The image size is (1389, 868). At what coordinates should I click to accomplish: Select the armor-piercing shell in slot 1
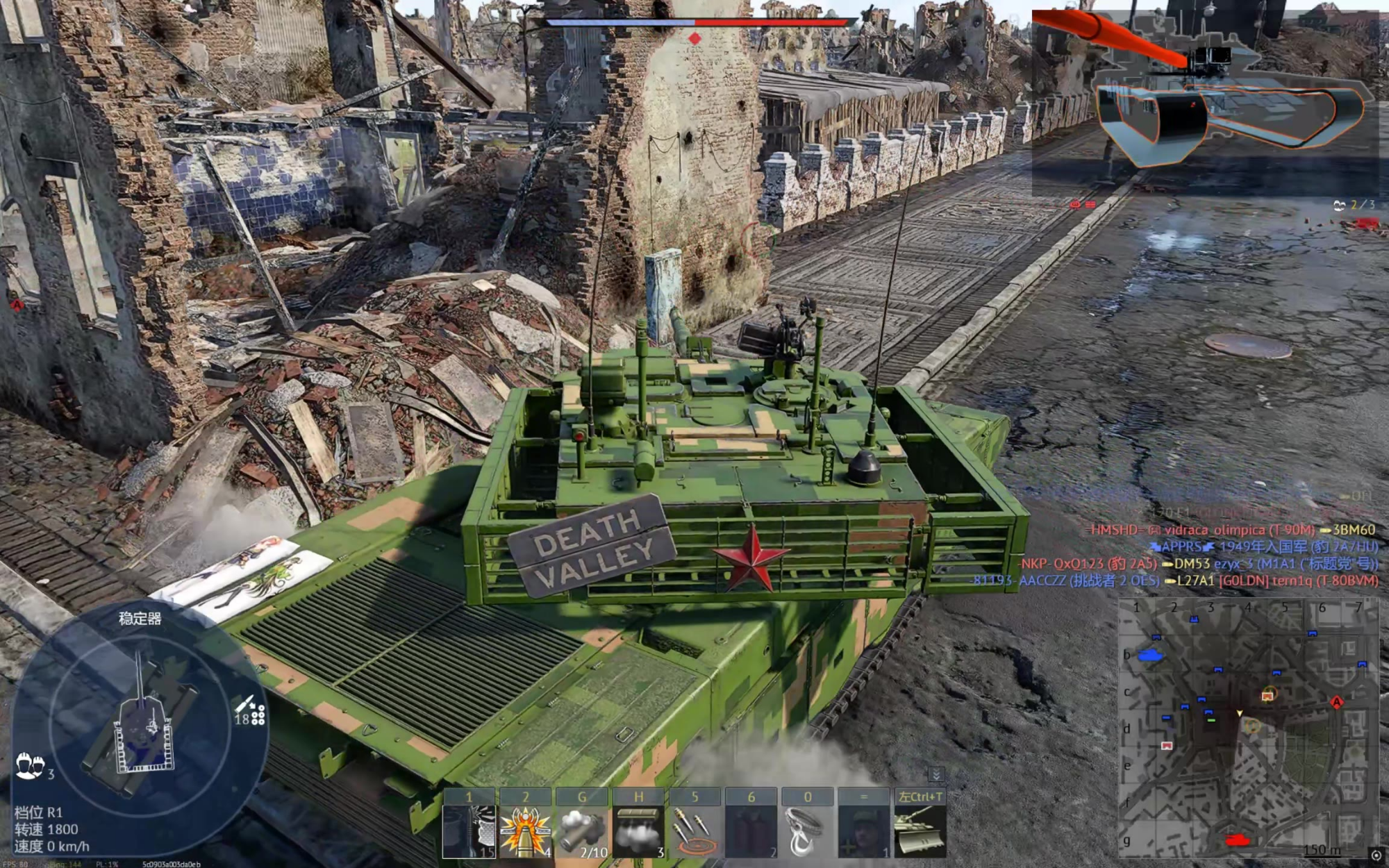[x=469, y=830]
